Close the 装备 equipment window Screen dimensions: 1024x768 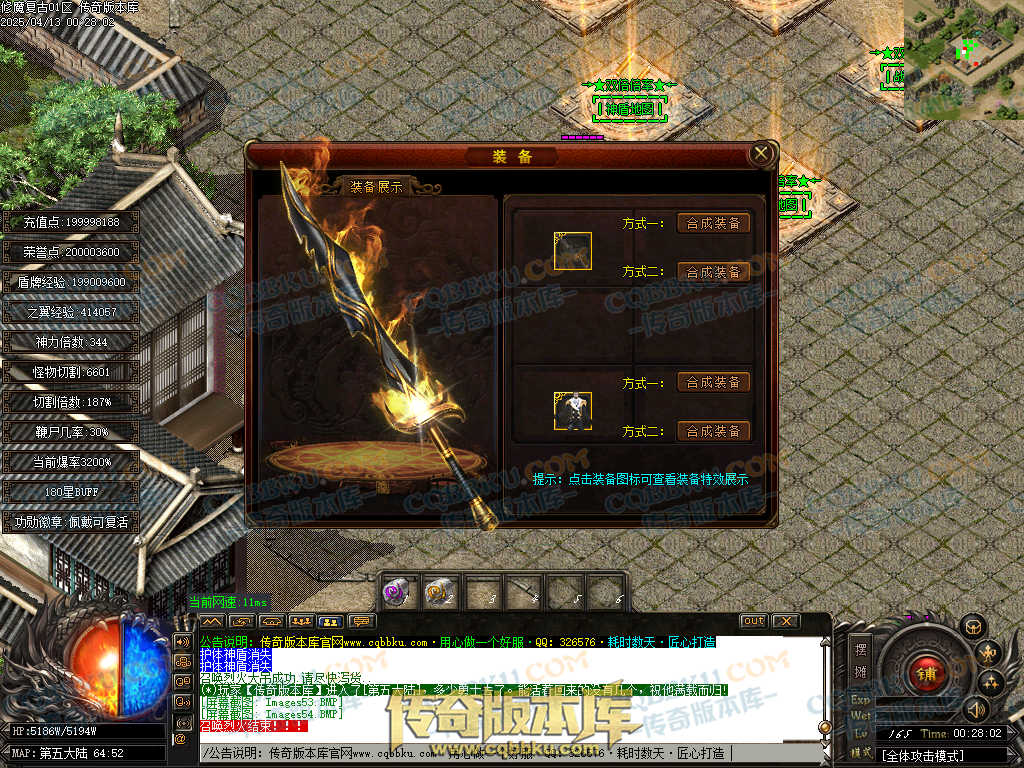tap(761, 154)
